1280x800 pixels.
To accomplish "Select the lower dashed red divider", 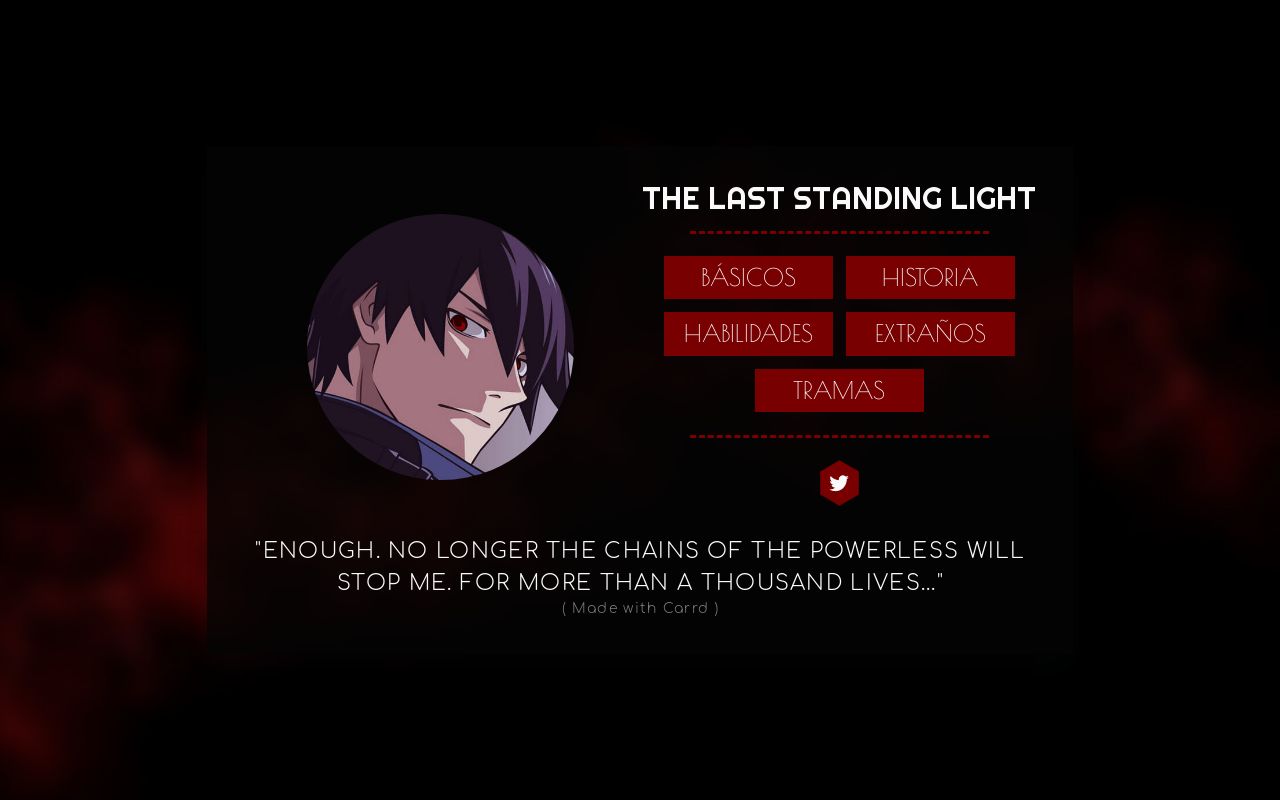I will (840, 436).
